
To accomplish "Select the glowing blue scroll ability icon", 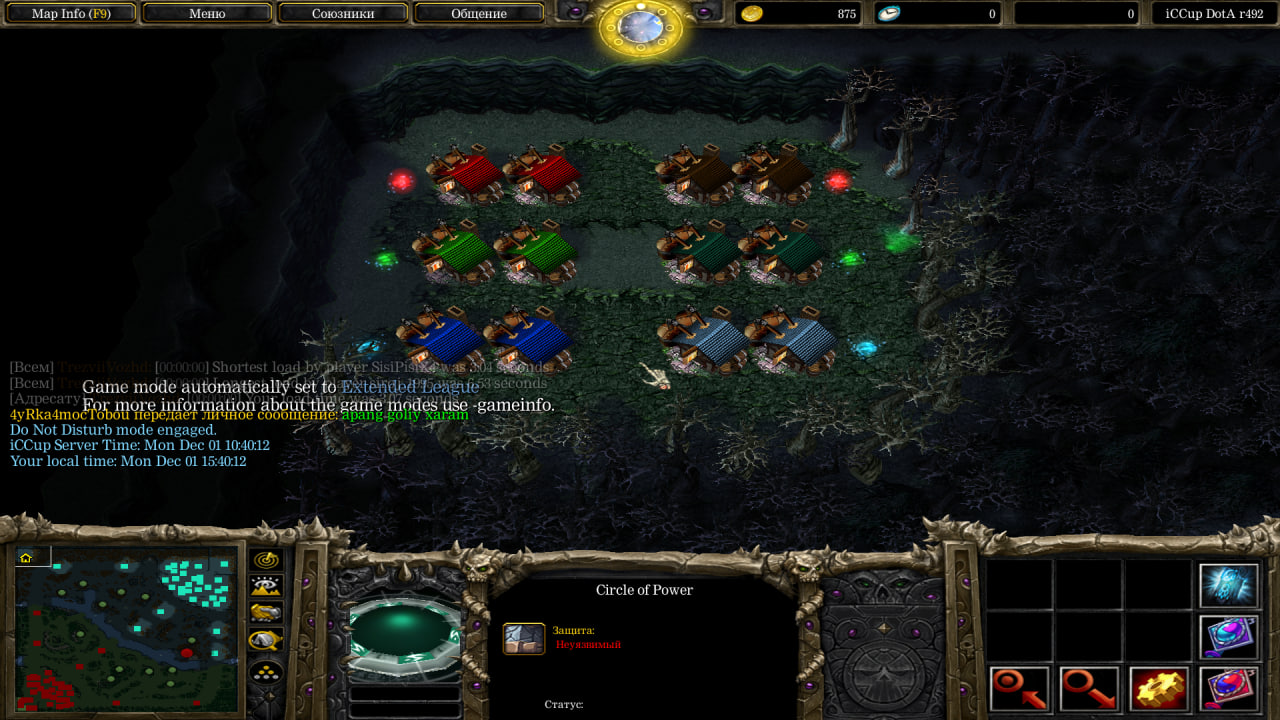I will coord(1229,586).
